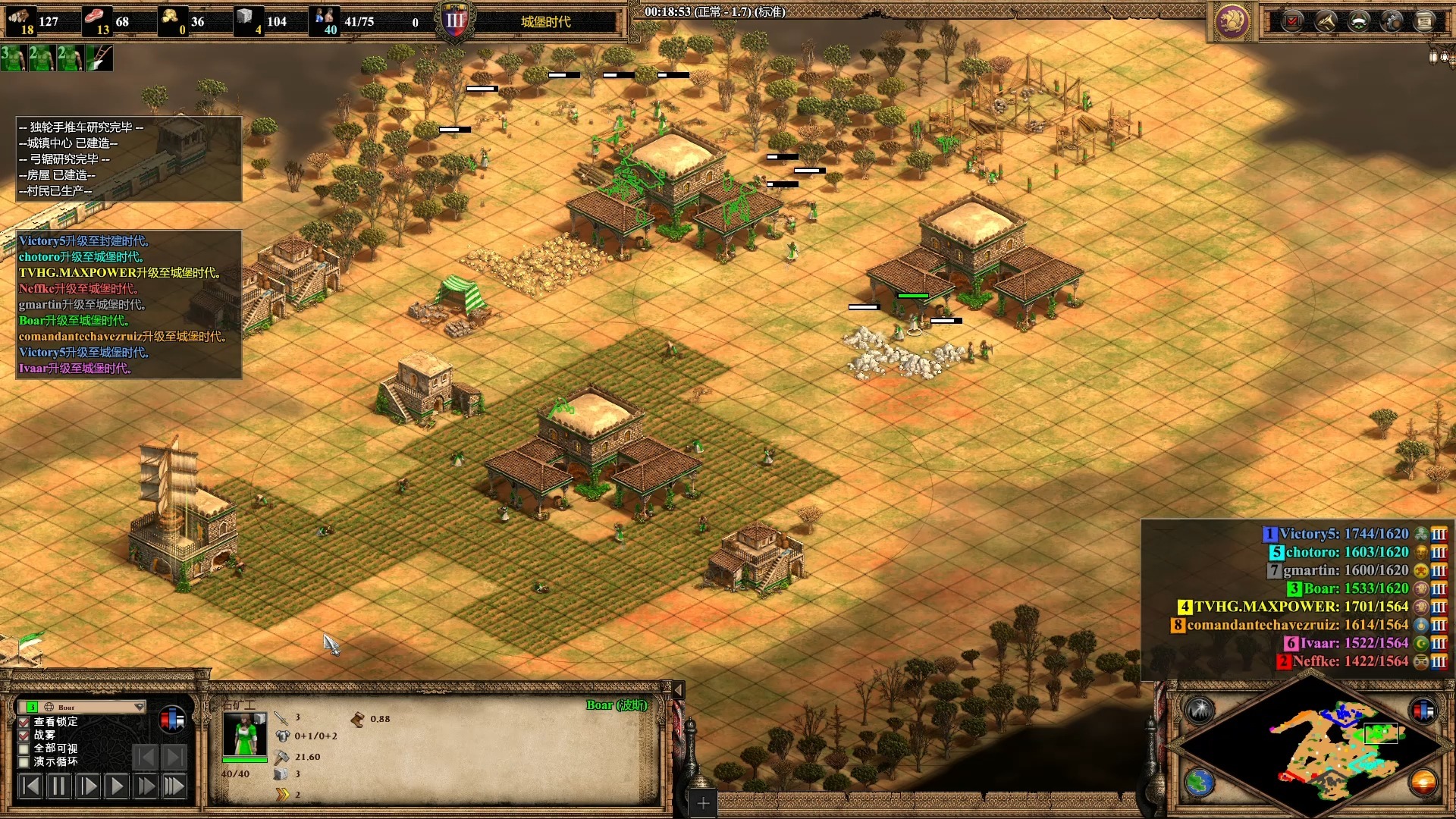
Task: Click the sunset-icon button beside minimap
Action: point(1423,783)
